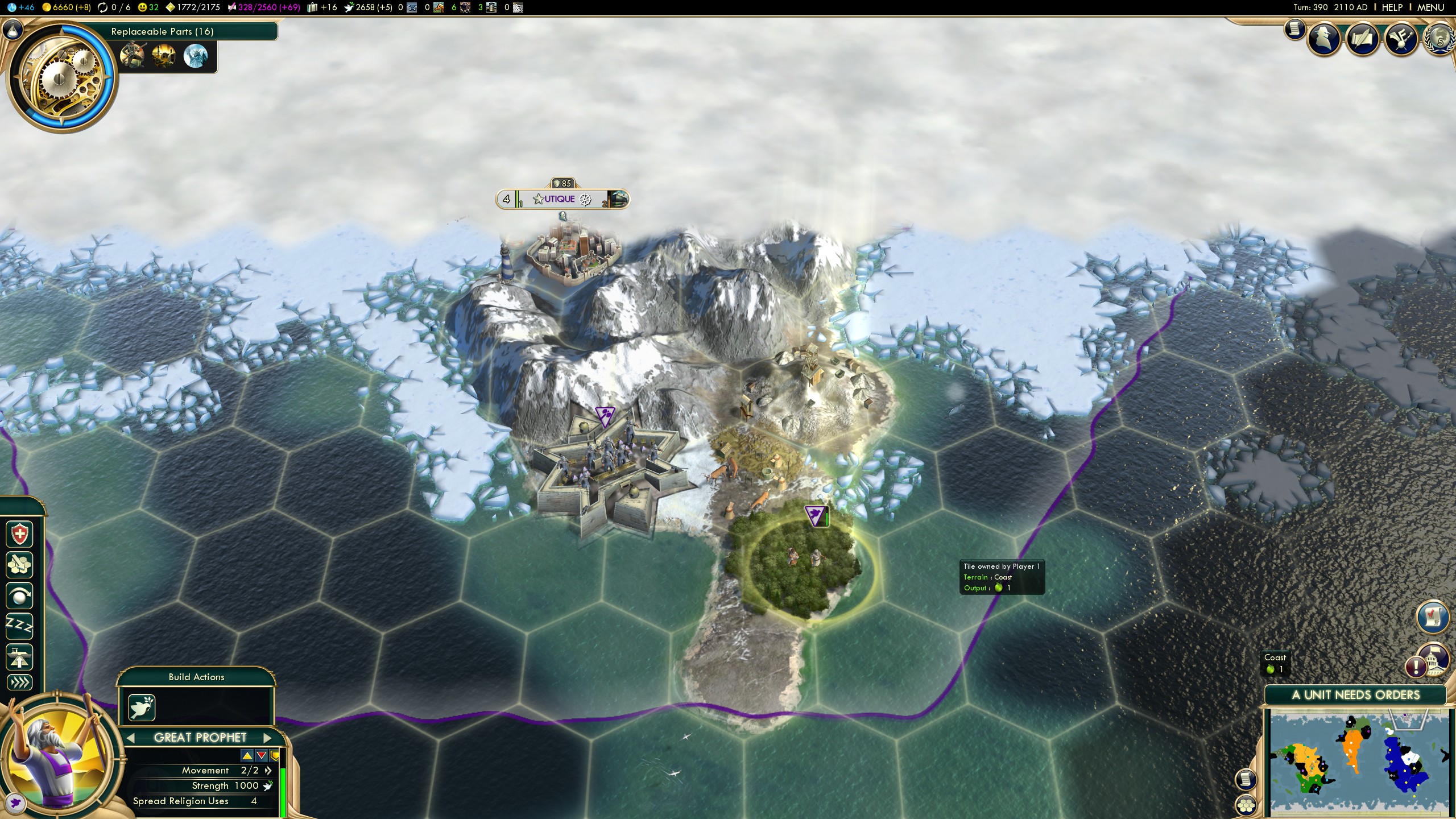Screen dimensions: 1456x819
Task: Expand more unit actions chevron button
Action: coord(19,682)
